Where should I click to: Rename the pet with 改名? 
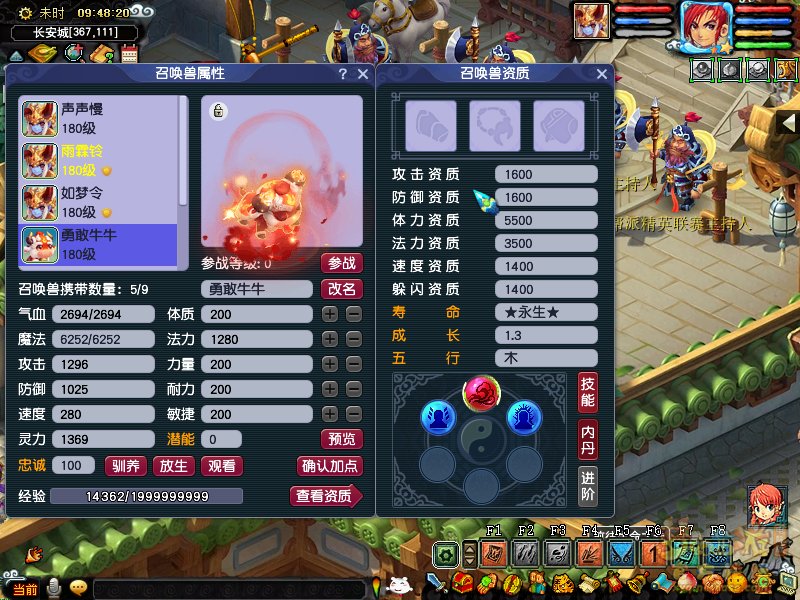click(x=341, y=289)
